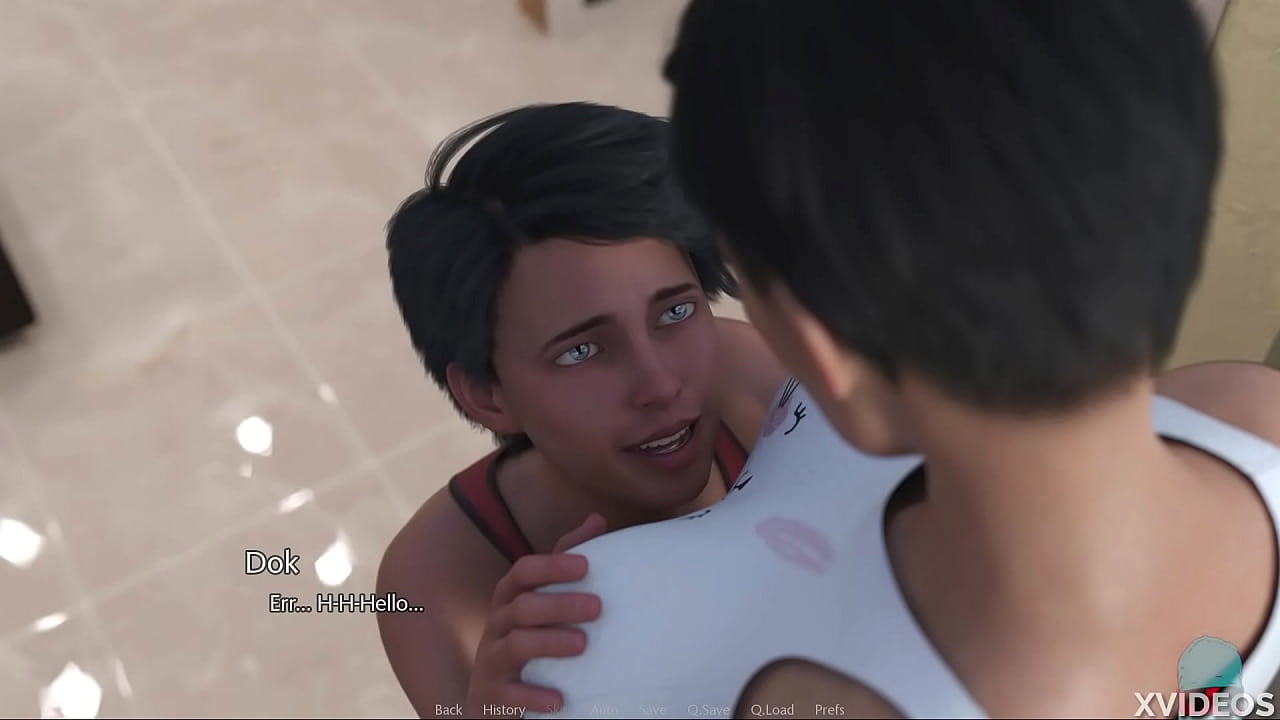Click the speaker name Dok
The image size is (1280, 720).
273,563
